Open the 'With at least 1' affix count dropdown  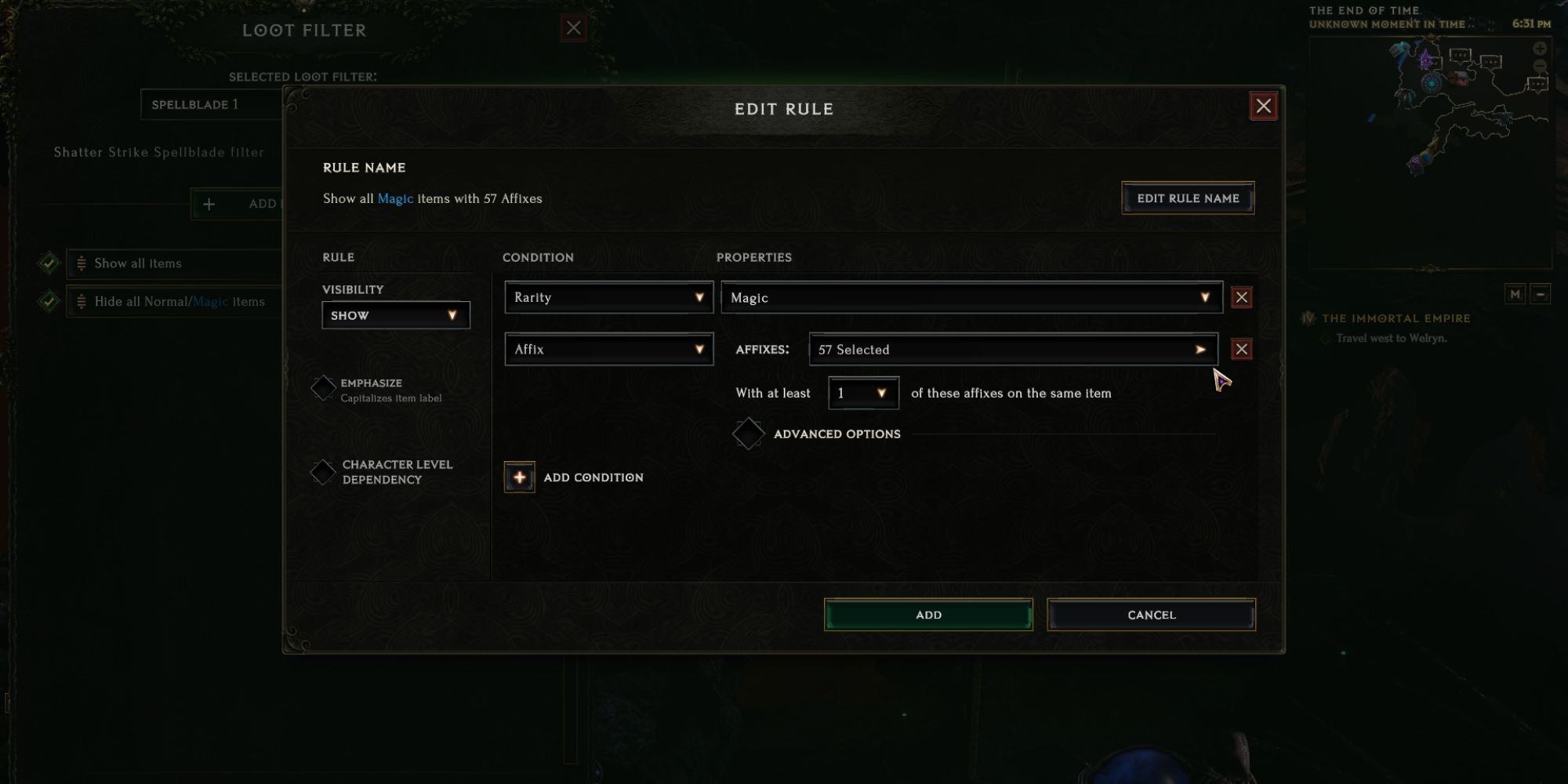(862, 393)
